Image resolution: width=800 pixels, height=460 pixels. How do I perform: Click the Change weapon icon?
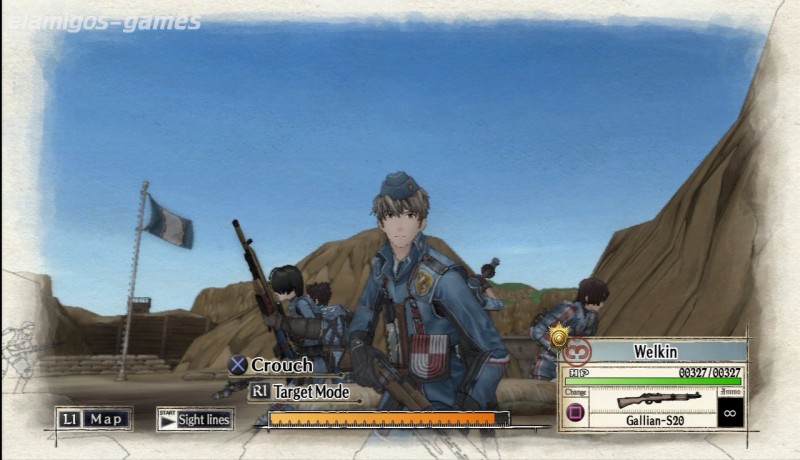point(576,411)
